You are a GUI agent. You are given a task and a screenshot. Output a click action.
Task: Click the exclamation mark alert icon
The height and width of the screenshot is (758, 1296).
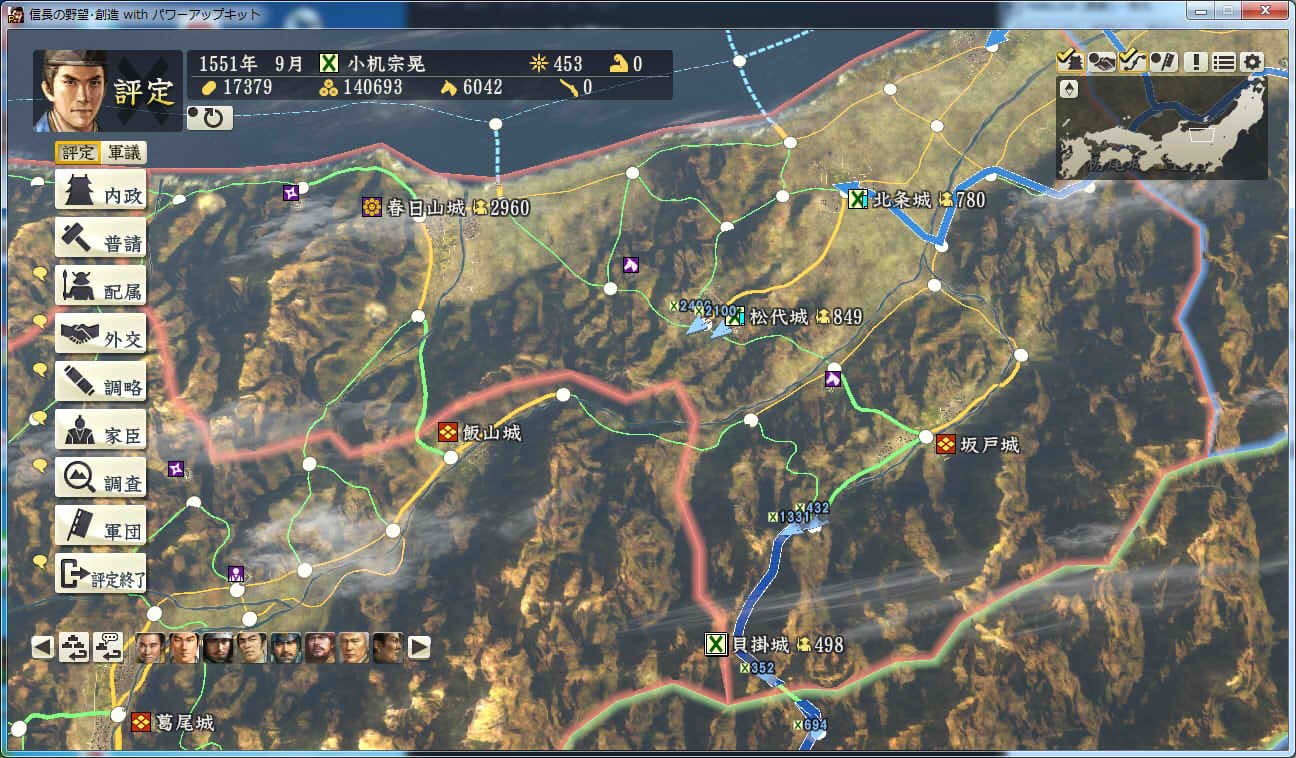[x=1195, y=61]
